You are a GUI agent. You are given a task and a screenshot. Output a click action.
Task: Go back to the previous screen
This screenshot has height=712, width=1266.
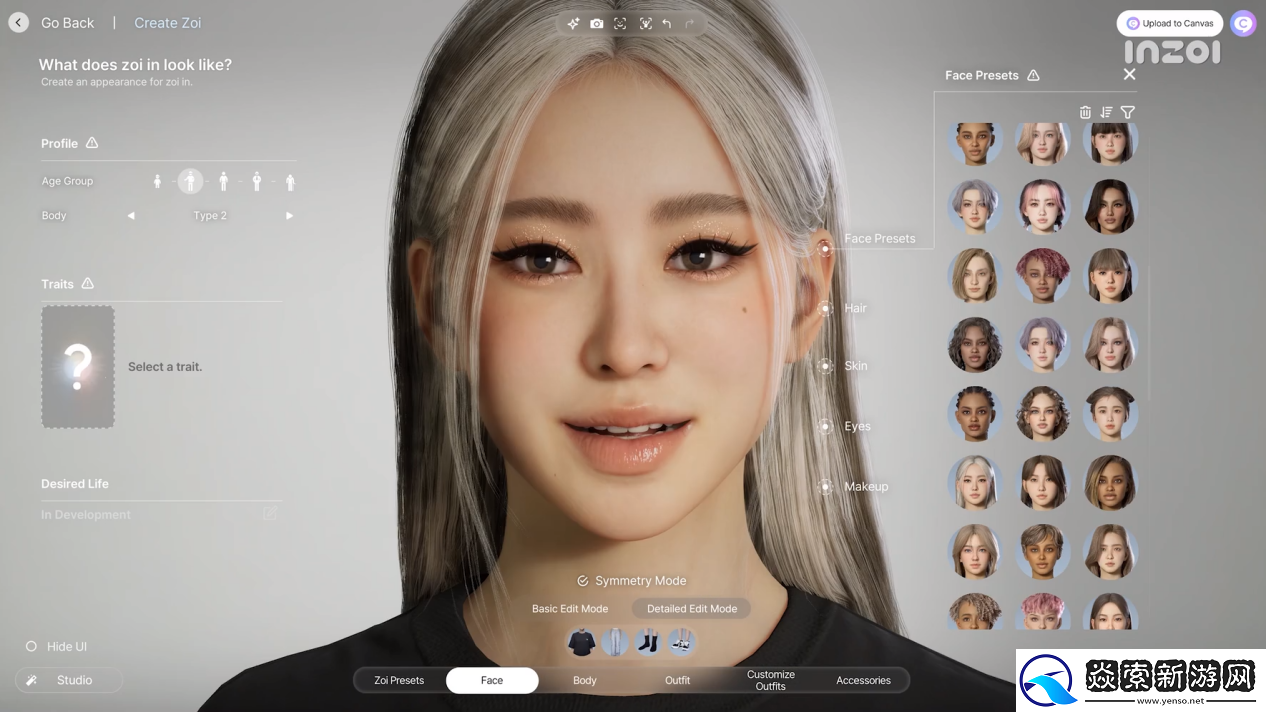19,23
